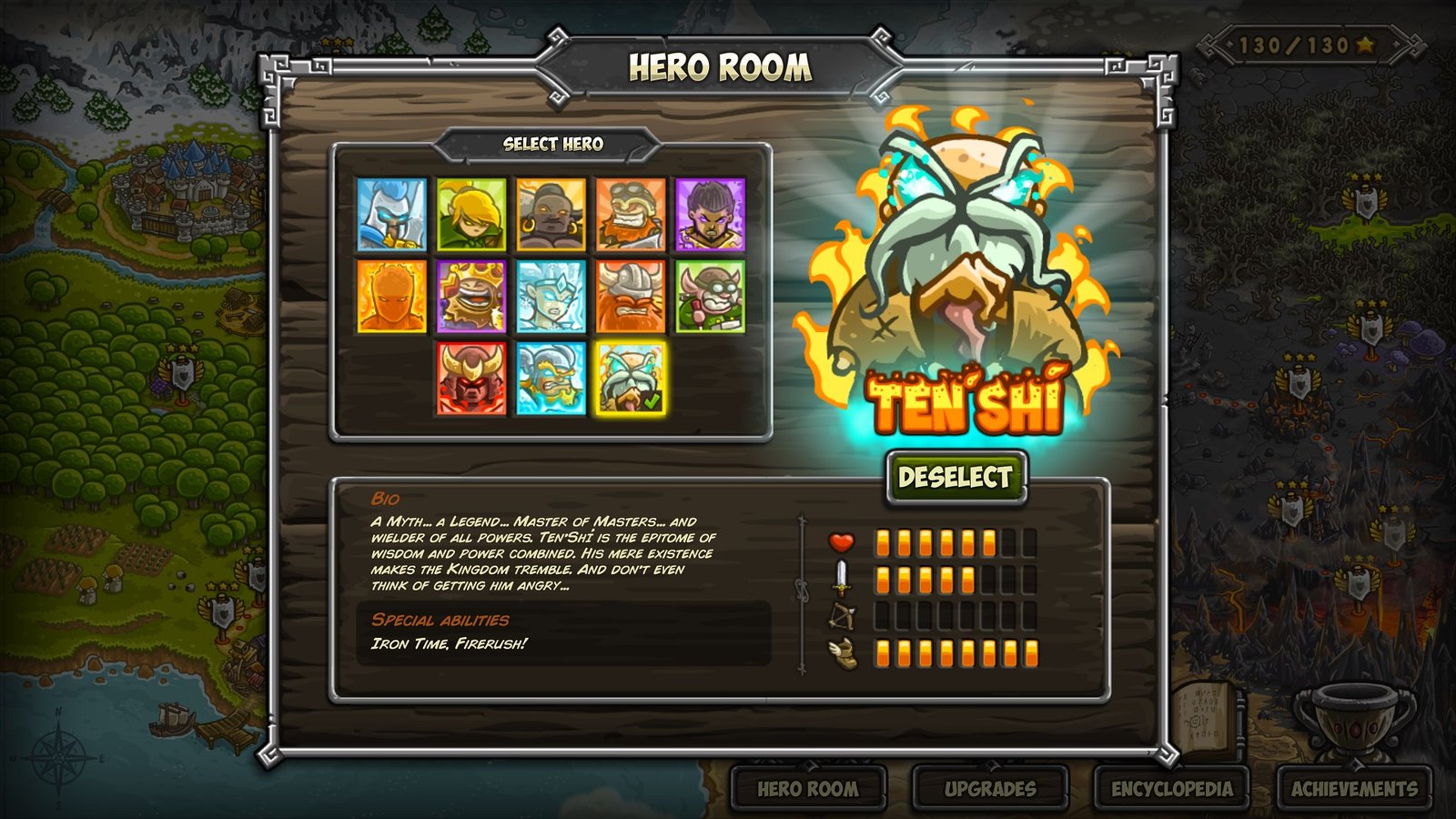Select the horned-helmet viking hero portrait
The height and width of the screenshot is (819, 1456).
(631, 297)
